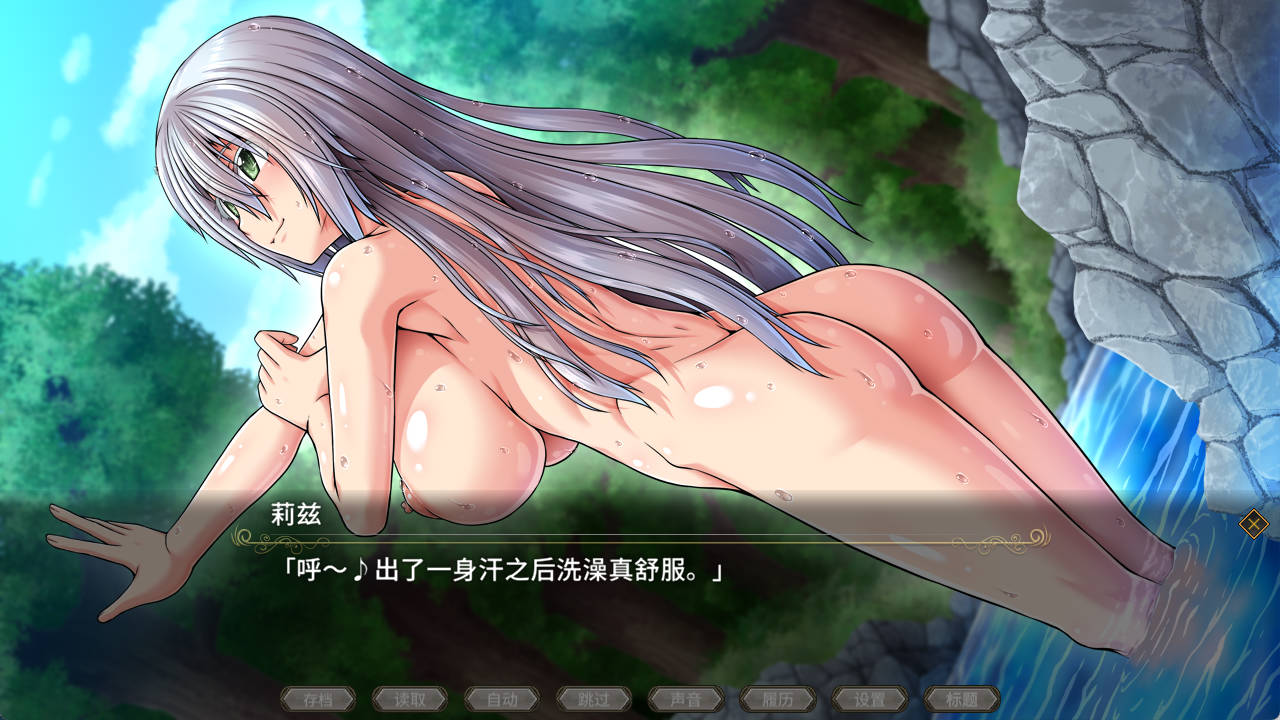This screenshot has width=1280, height=720.
Task: Toggle 自动 auto-advance mode
Action: [x=502, y=699]
